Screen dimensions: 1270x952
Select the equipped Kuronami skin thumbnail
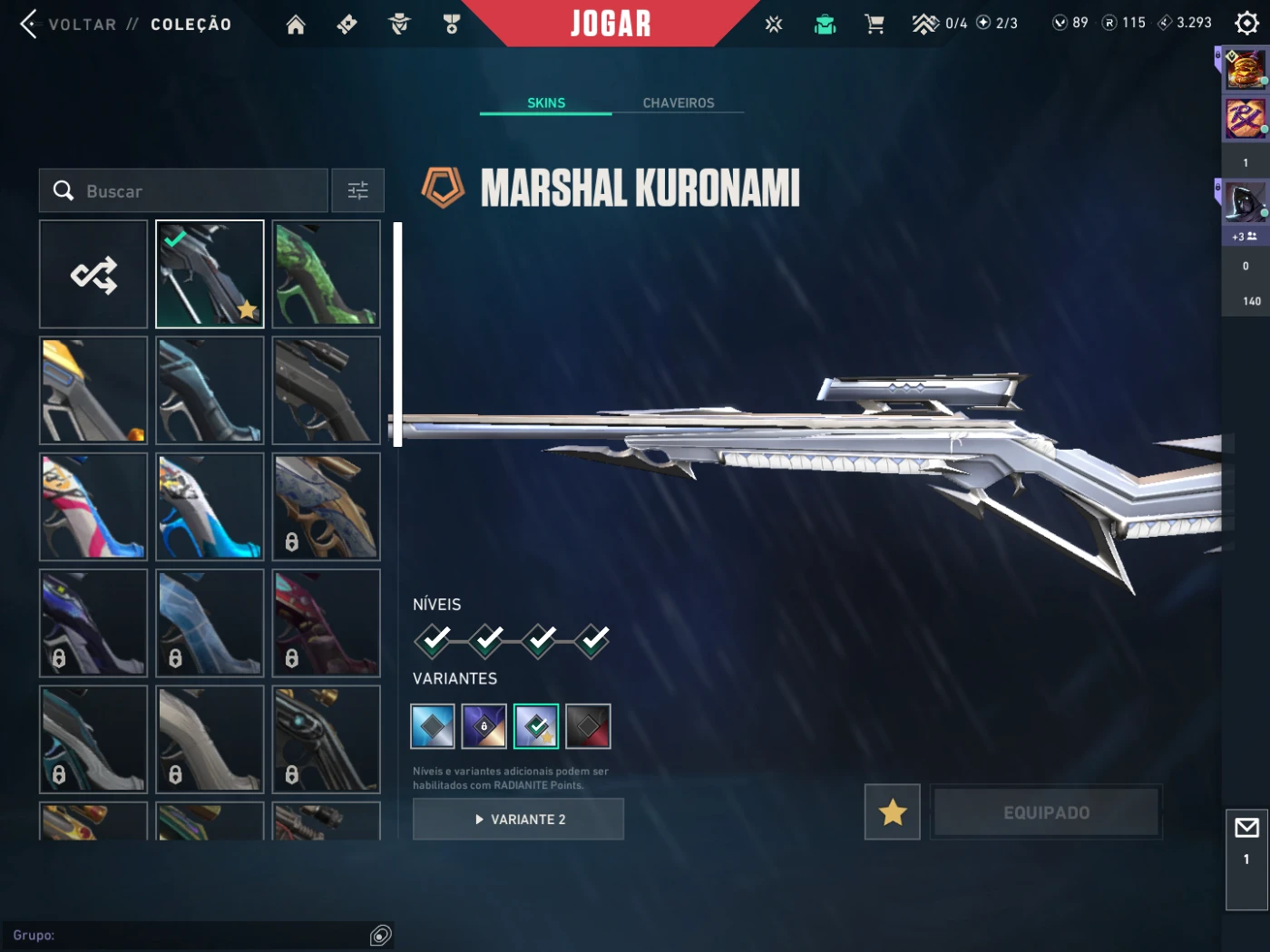(210, 275)
